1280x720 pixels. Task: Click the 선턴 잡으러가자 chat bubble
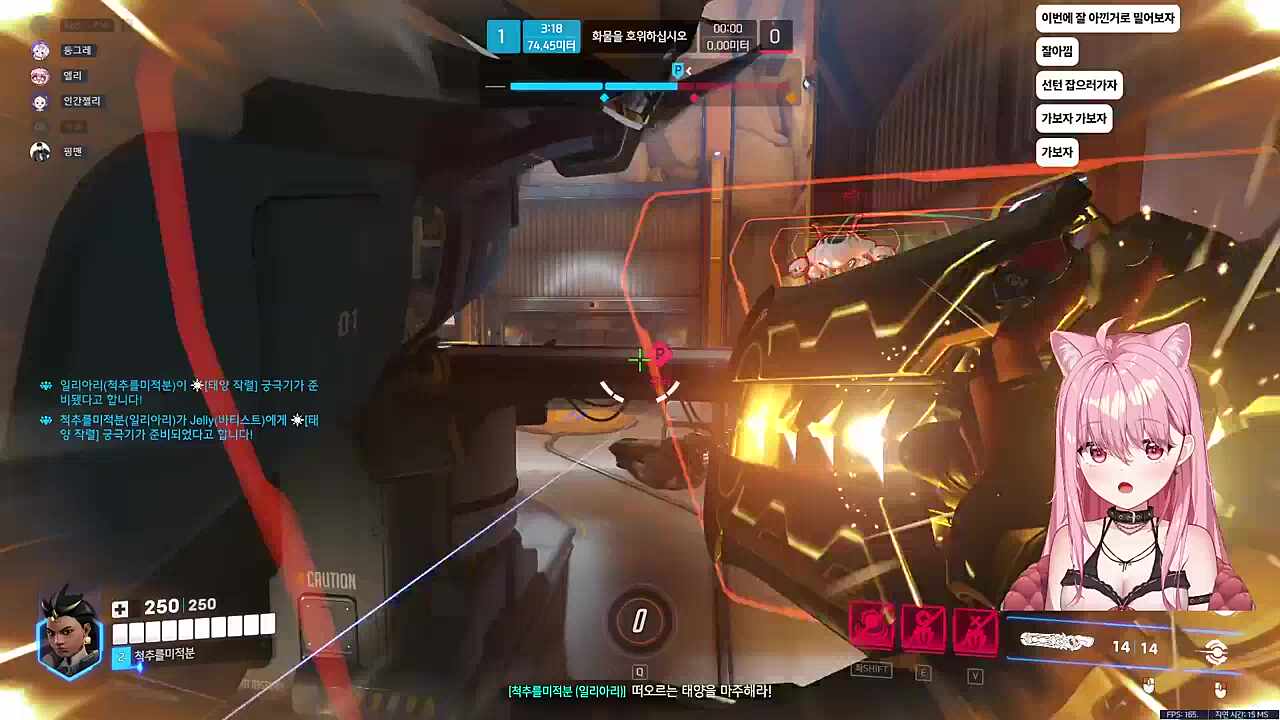tap(1079, 85)
